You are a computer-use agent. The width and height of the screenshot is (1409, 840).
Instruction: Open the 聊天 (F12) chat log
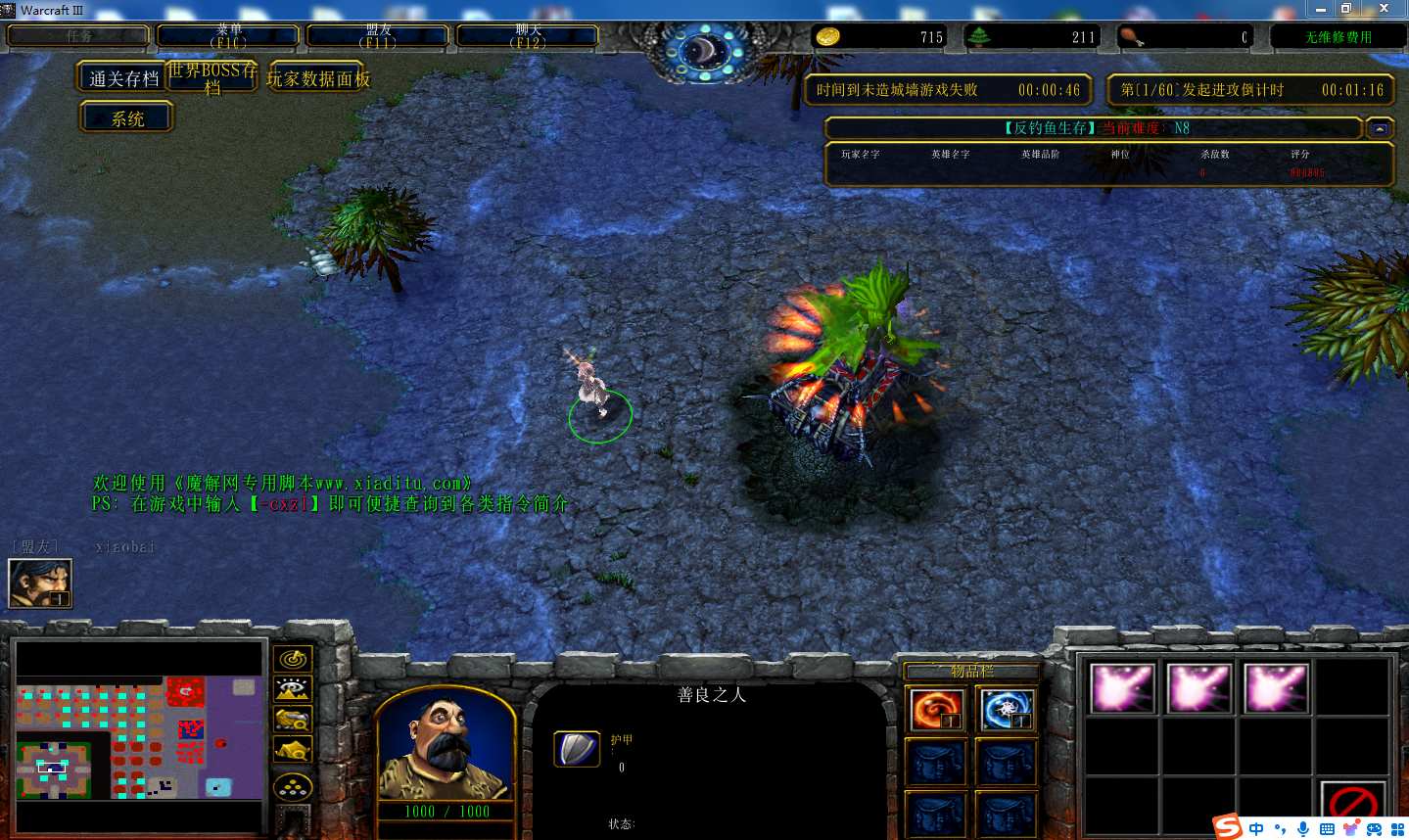point(528,36)
